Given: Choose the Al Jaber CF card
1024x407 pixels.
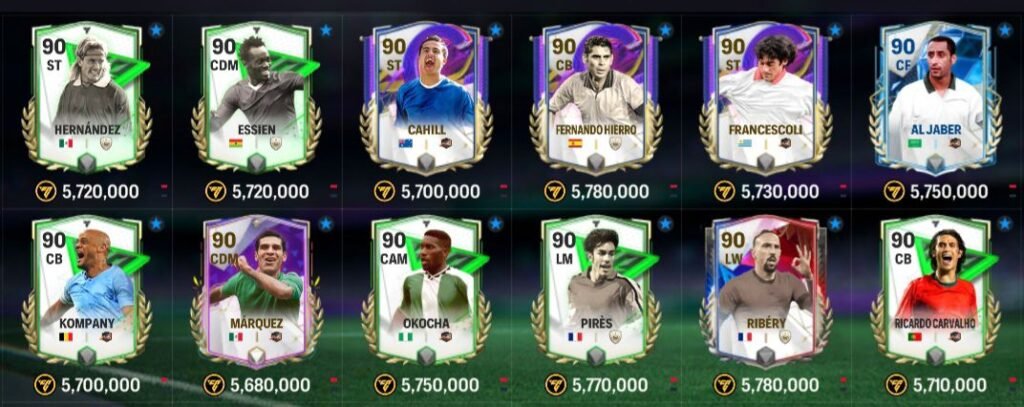Looking at the screenshot, I should click(937, 95).
